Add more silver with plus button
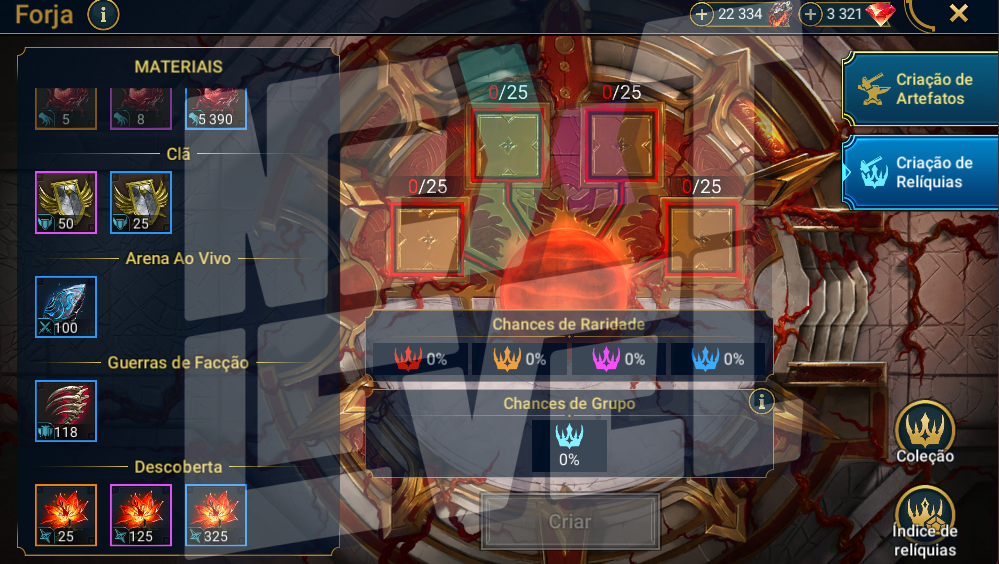This screenshot has width=999, height=564. click(x=702, y=15)
